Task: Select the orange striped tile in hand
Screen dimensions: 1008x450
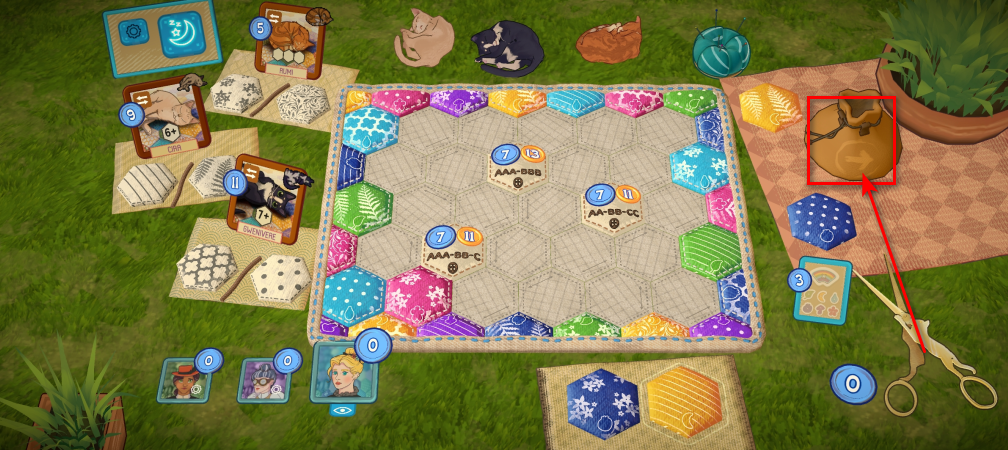Action: (x=684, y=403)
